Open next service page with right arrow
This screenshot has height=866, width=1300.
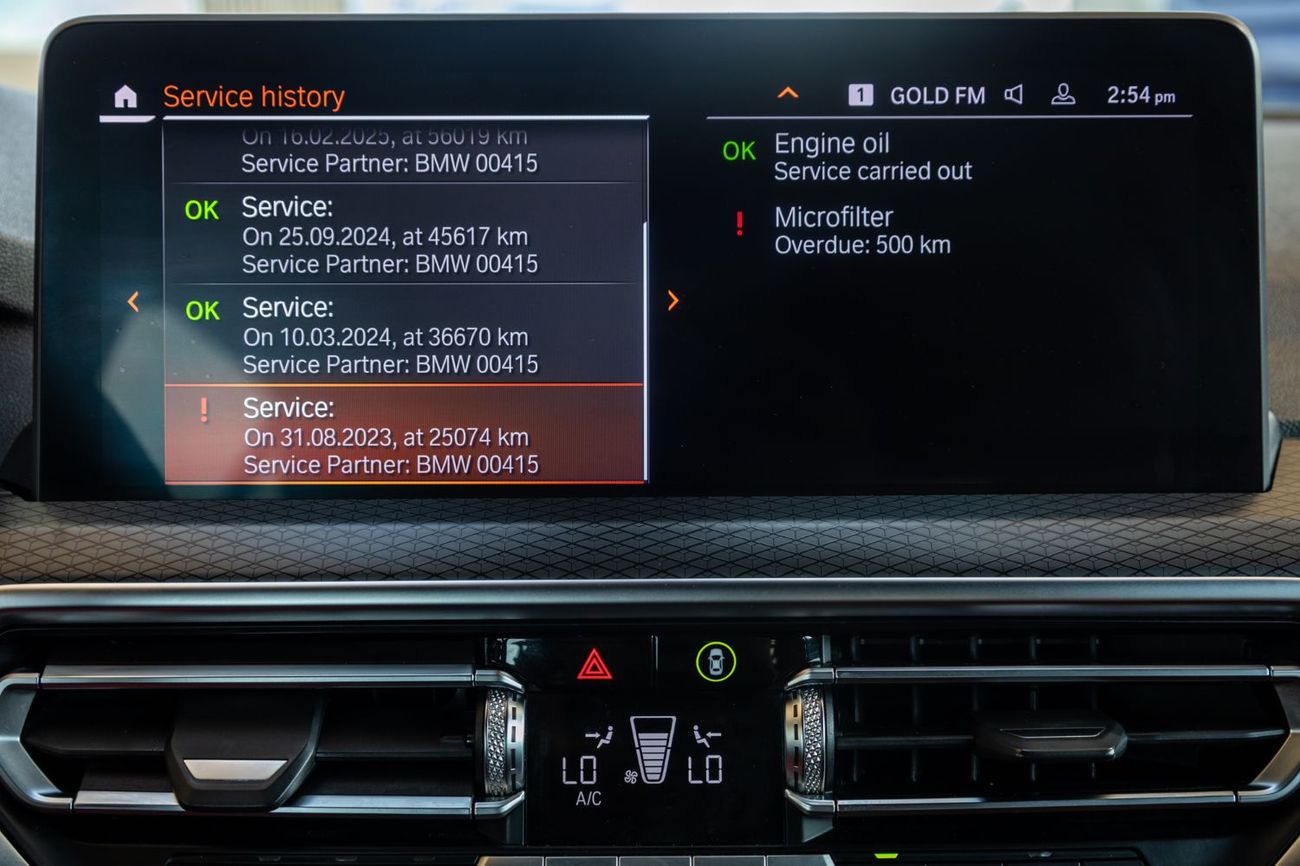672,300
